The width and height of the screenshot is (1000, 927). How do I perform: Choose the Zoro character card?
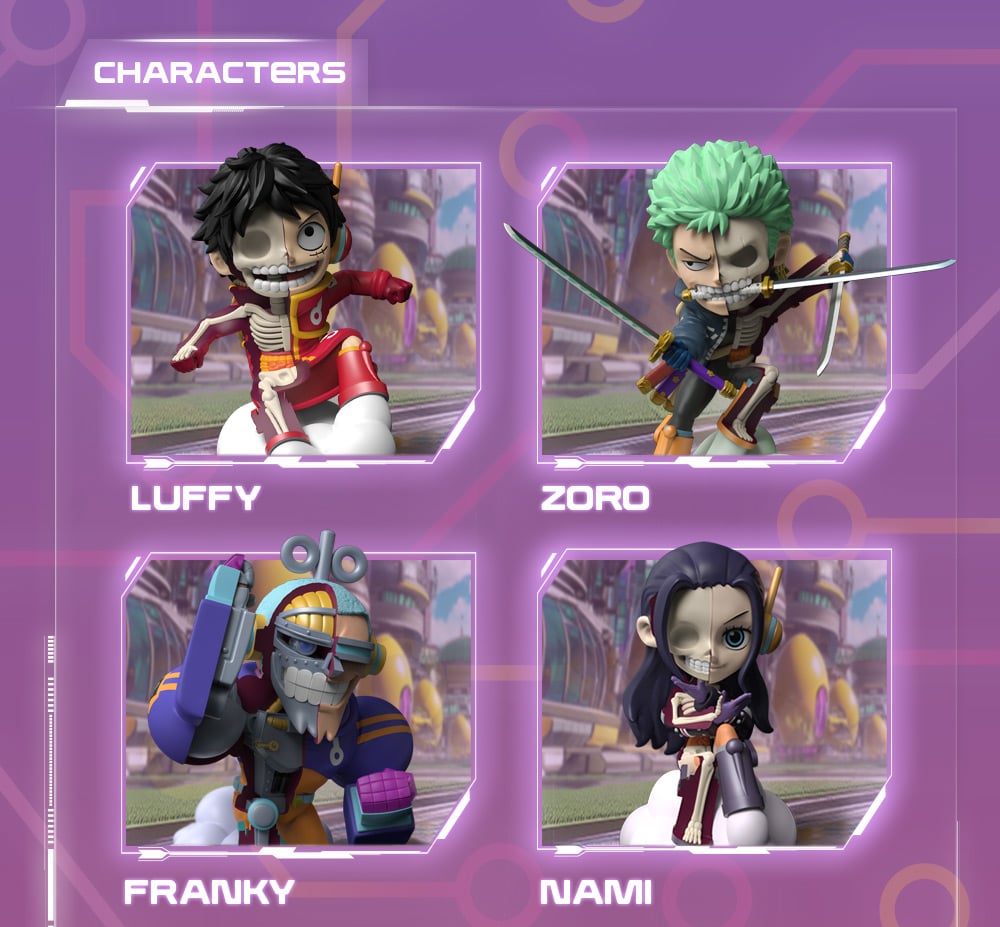tap(714, 312)
